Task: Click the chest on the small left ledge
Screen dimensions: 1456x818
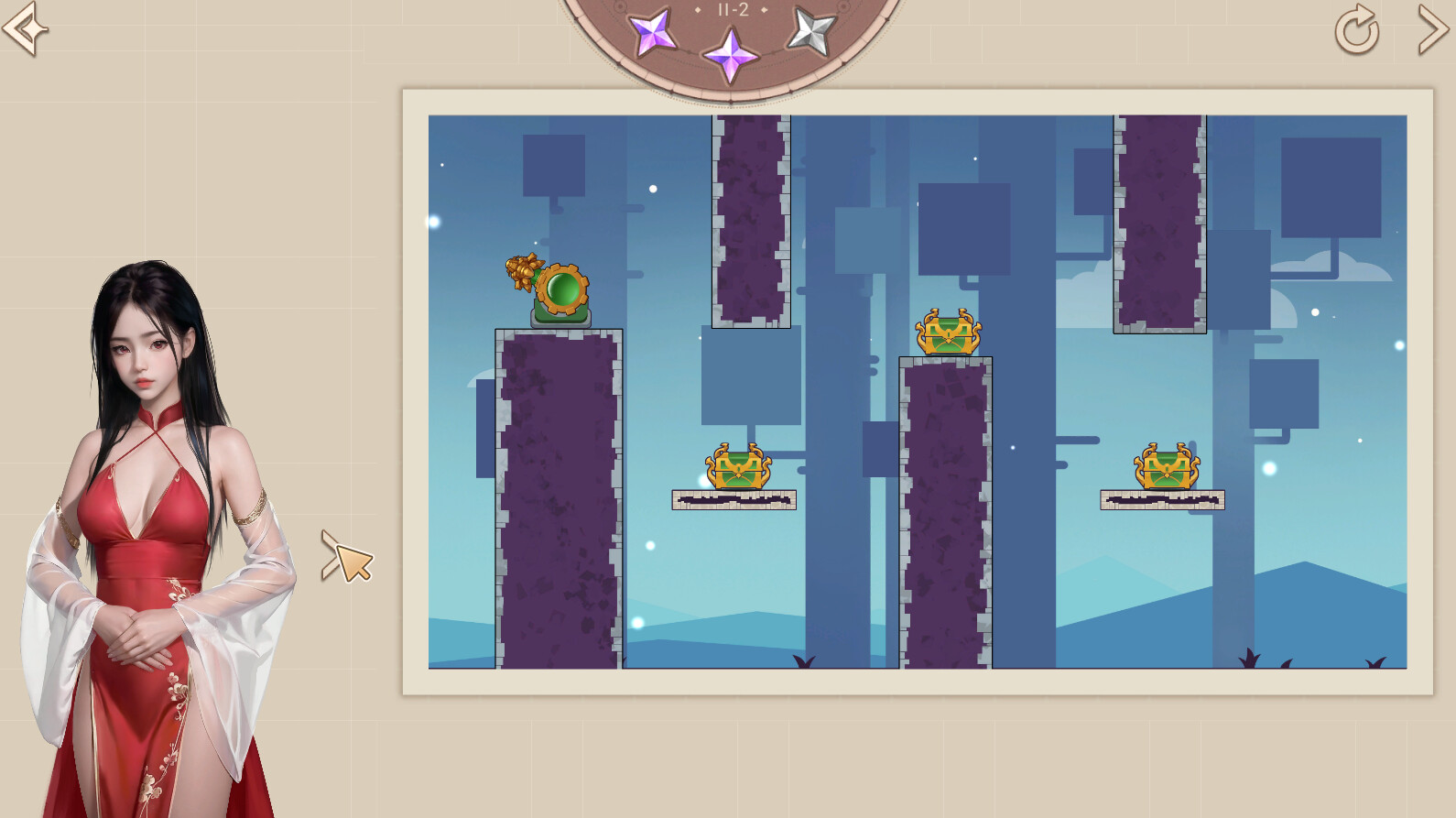Action: point(737,471)
